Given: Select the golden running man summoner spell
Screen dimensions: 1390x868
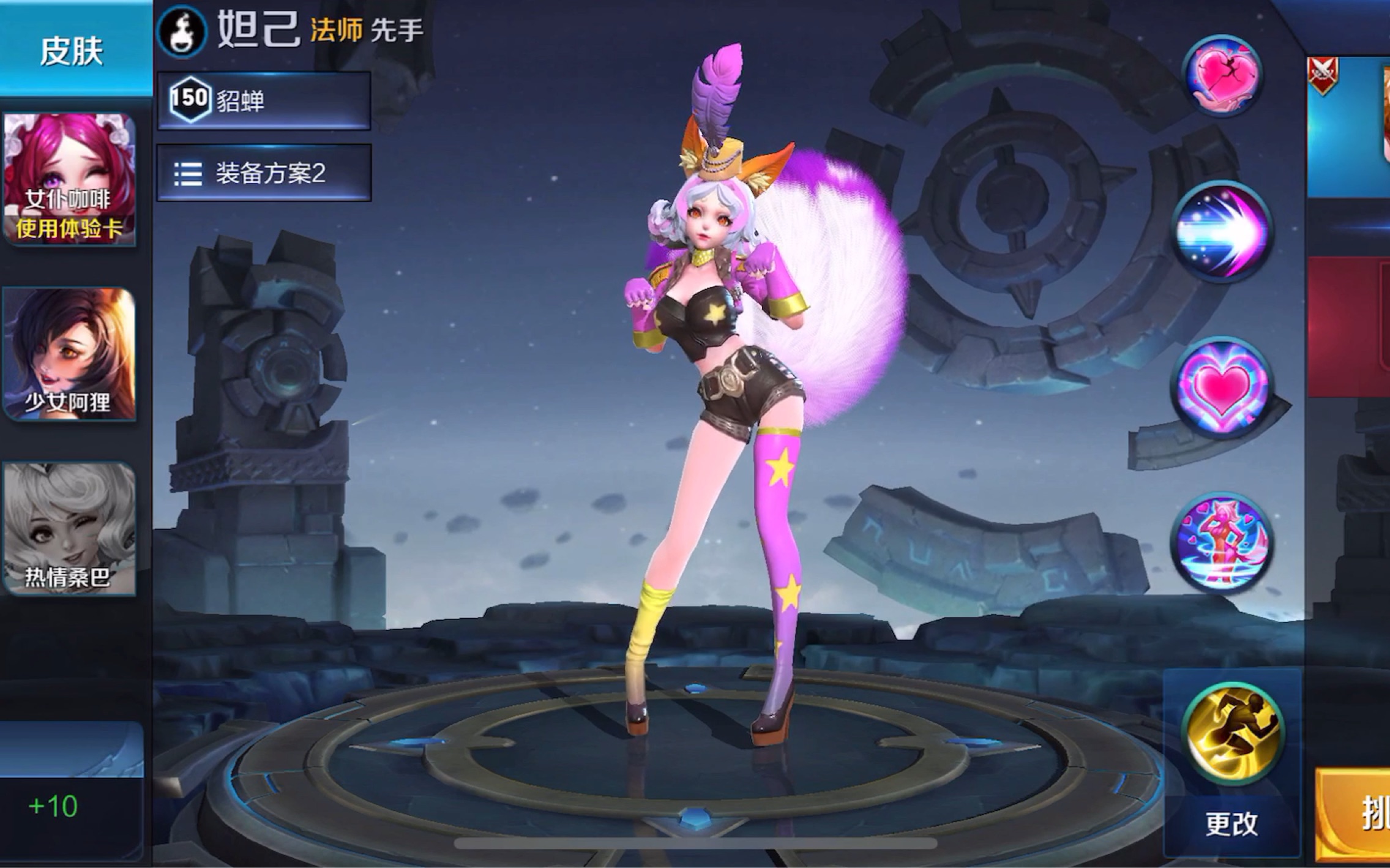Looking at the screenshot, I should pos(1231,732).
